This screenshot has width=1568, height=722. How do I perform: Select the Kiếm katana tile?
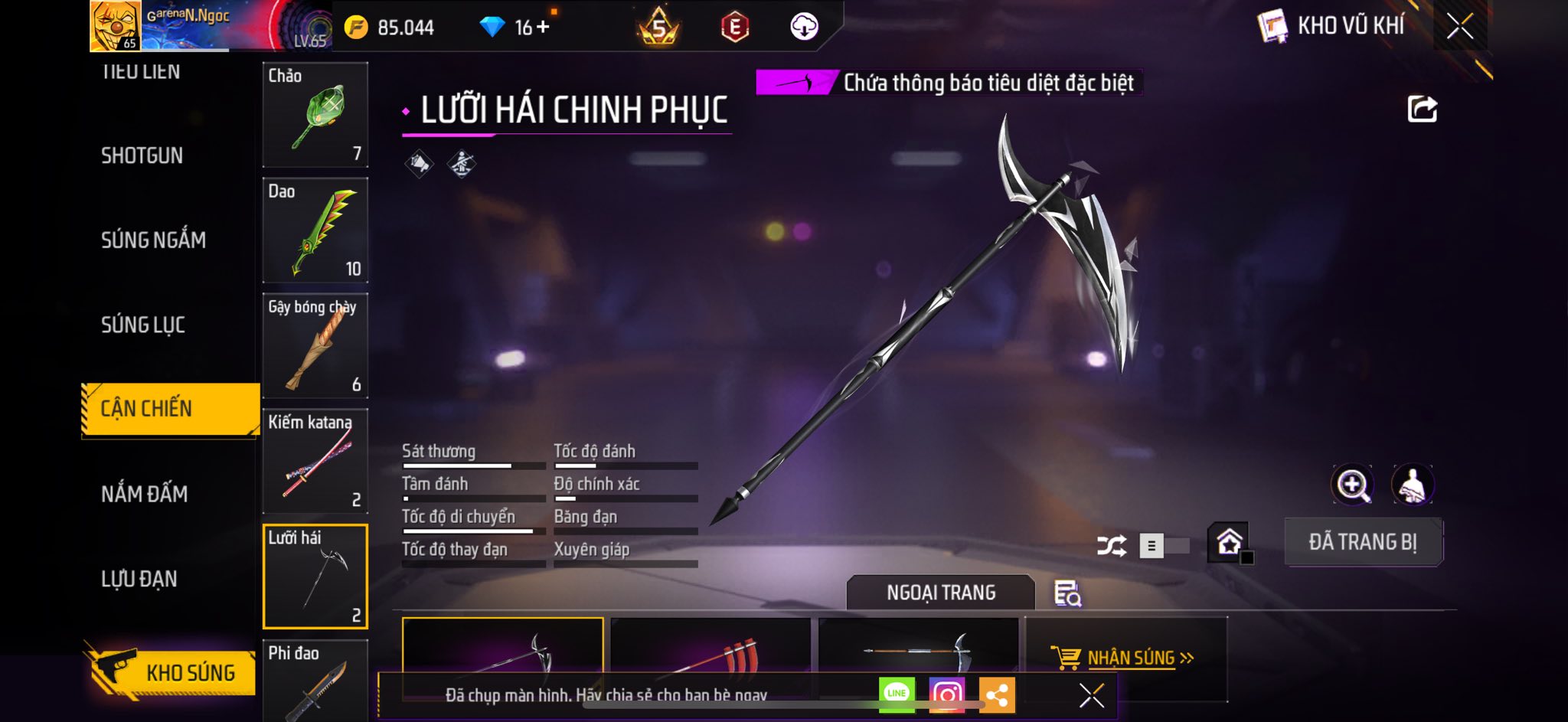coord(315,462)
